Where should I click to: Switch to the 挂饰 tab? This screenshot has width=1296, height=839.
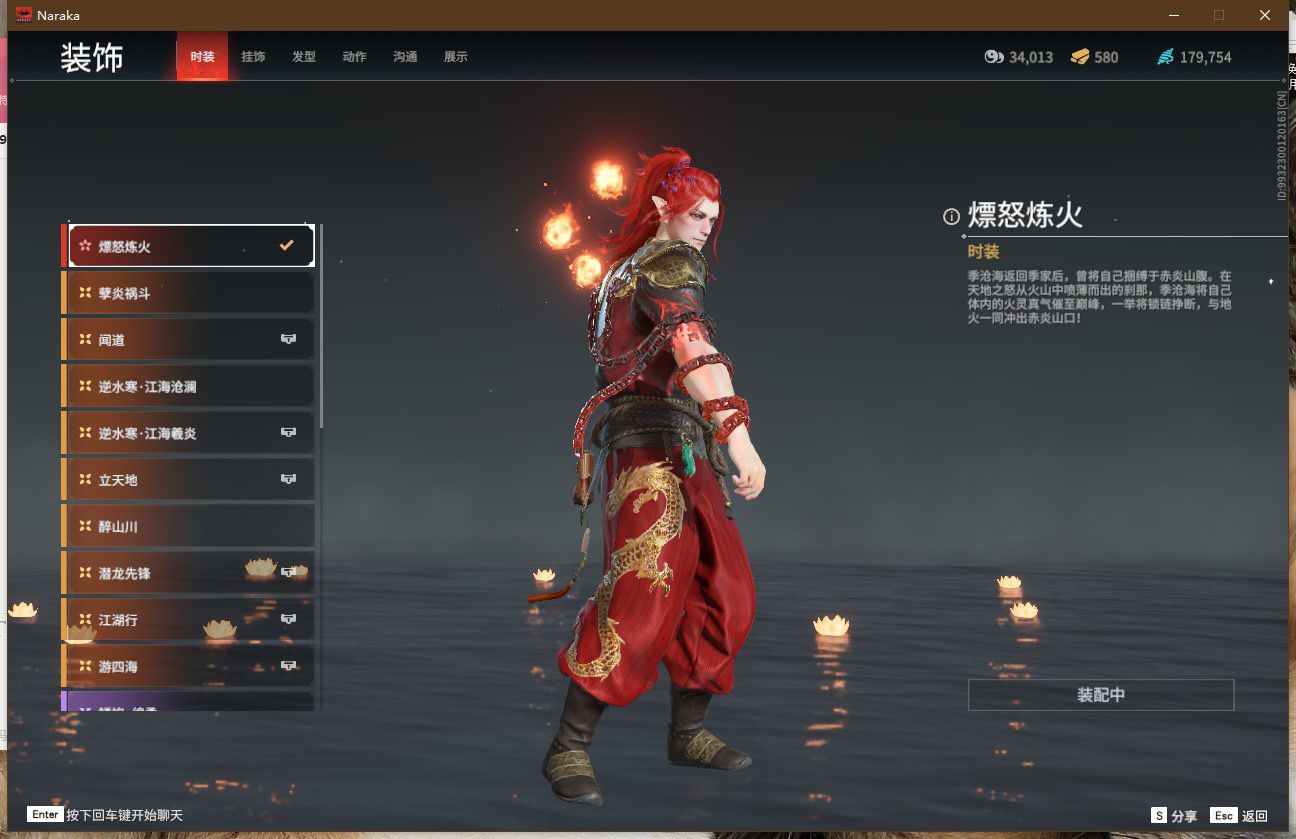coord(253,57)
